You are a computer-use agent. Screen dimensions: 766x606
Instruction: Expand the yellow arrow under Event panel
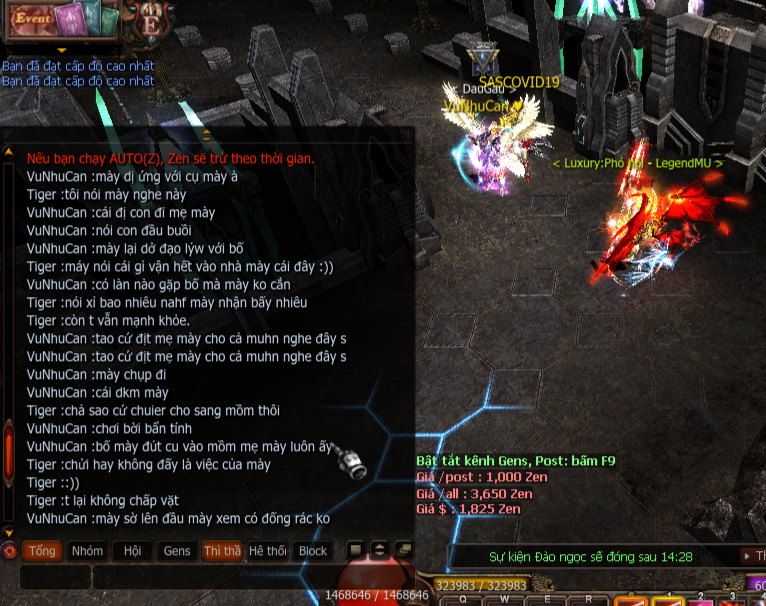[61, 49]
